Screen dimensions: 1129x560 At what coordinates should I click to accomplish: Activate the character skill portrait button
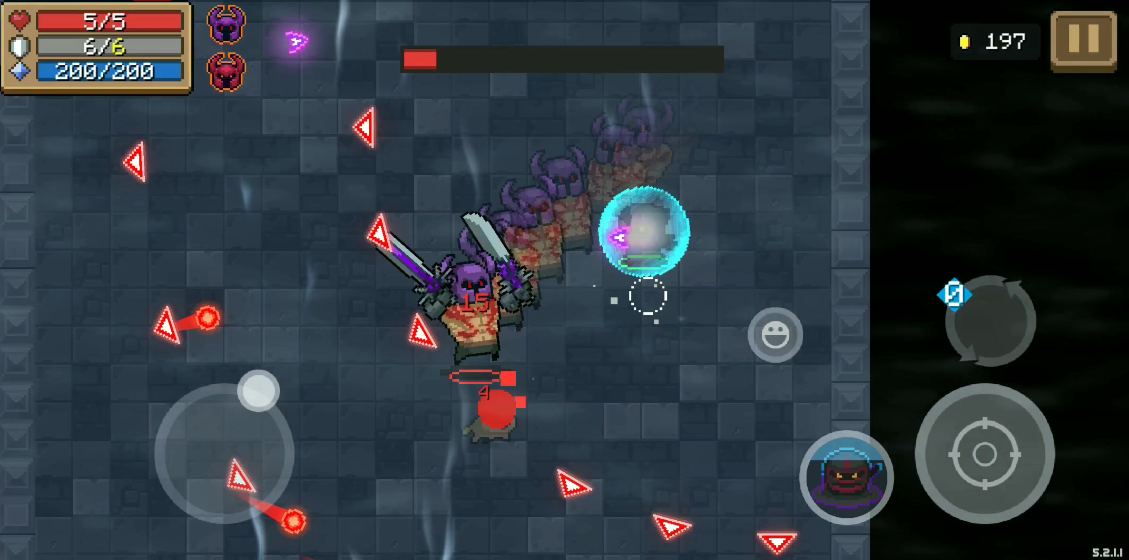tap(846, 477)
